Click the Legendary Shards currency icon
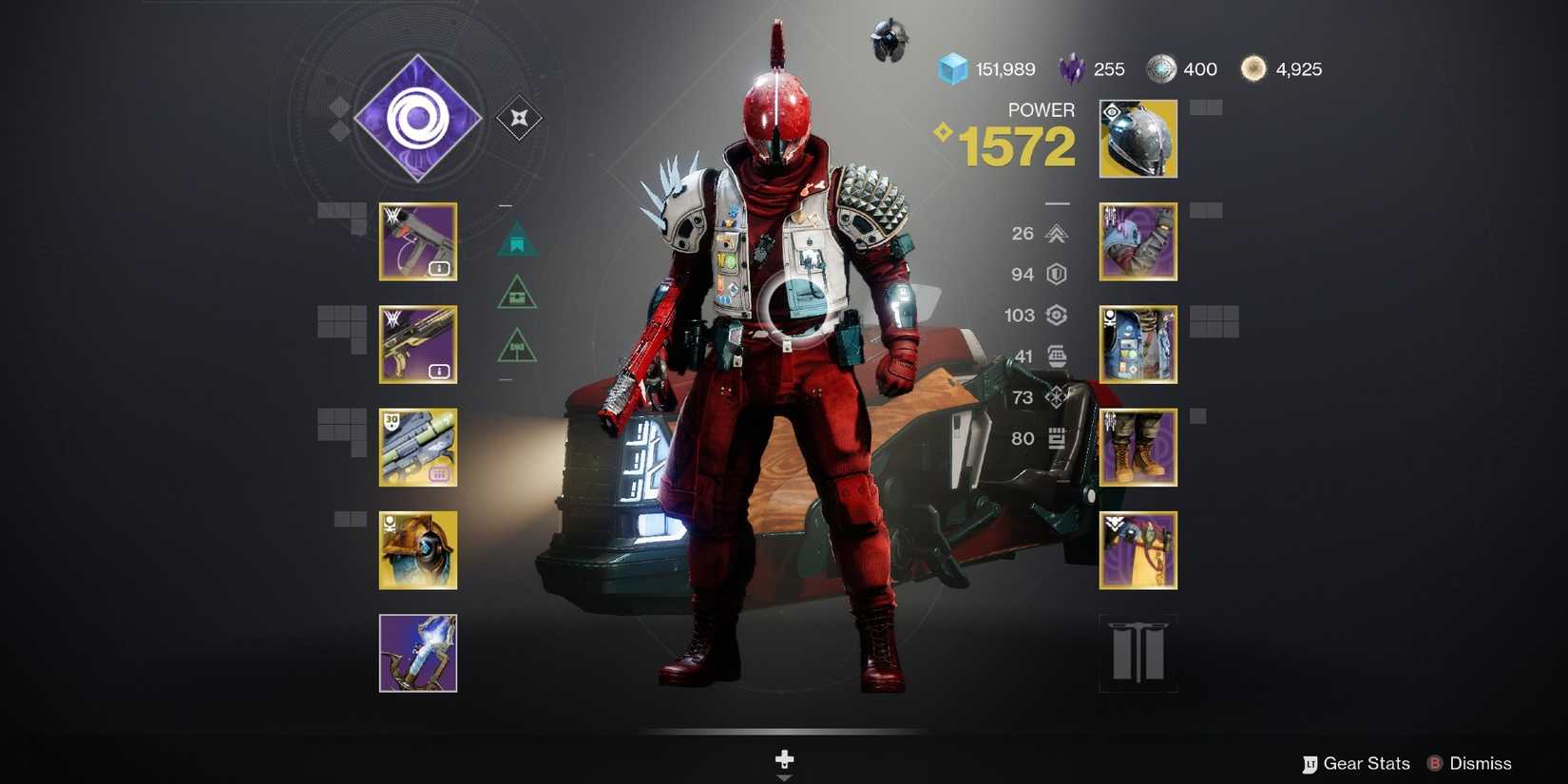The width and height of the screenshot is (1568, 784). 1070,68
